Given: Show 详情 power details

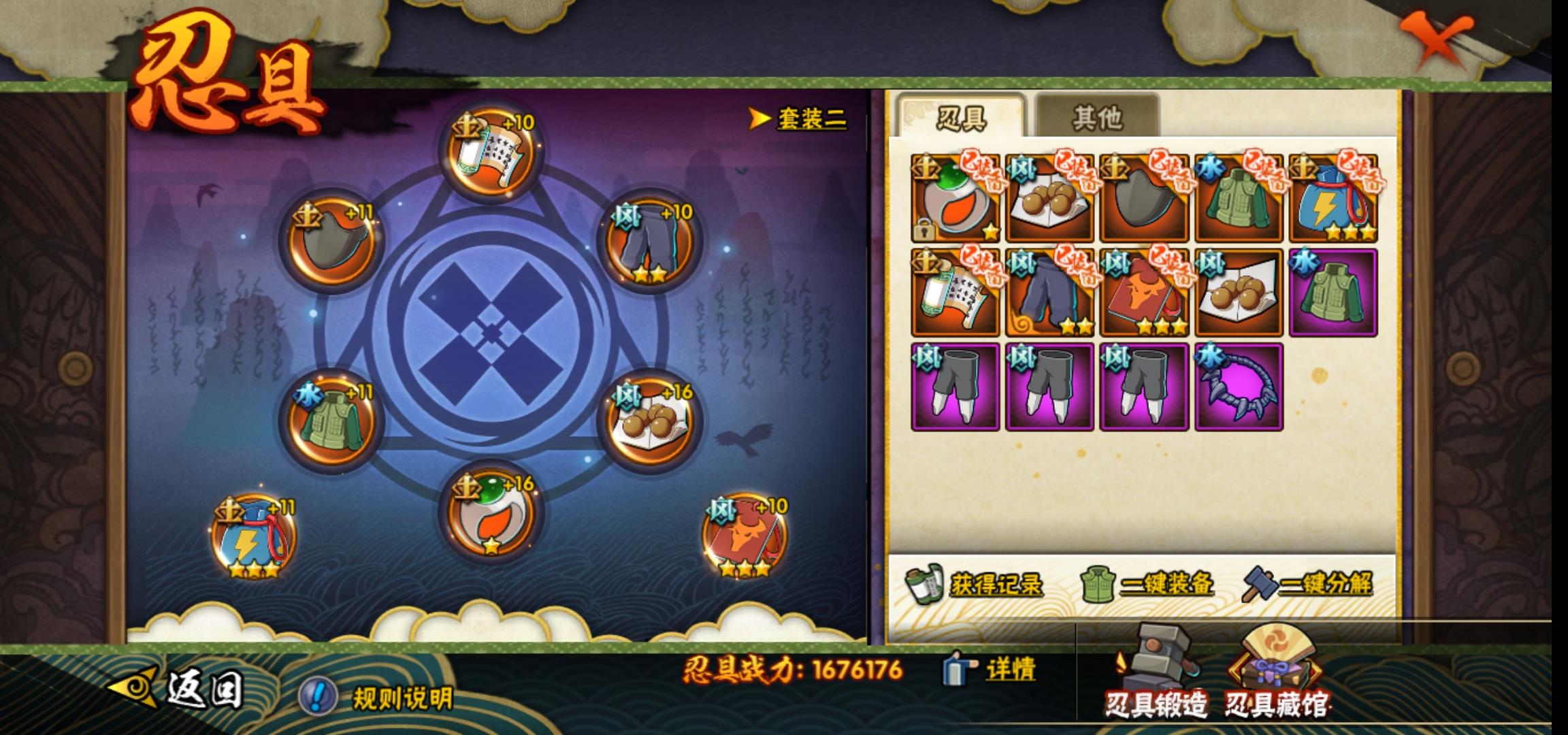Looking at the screenshot, I should tap(991, 670).
